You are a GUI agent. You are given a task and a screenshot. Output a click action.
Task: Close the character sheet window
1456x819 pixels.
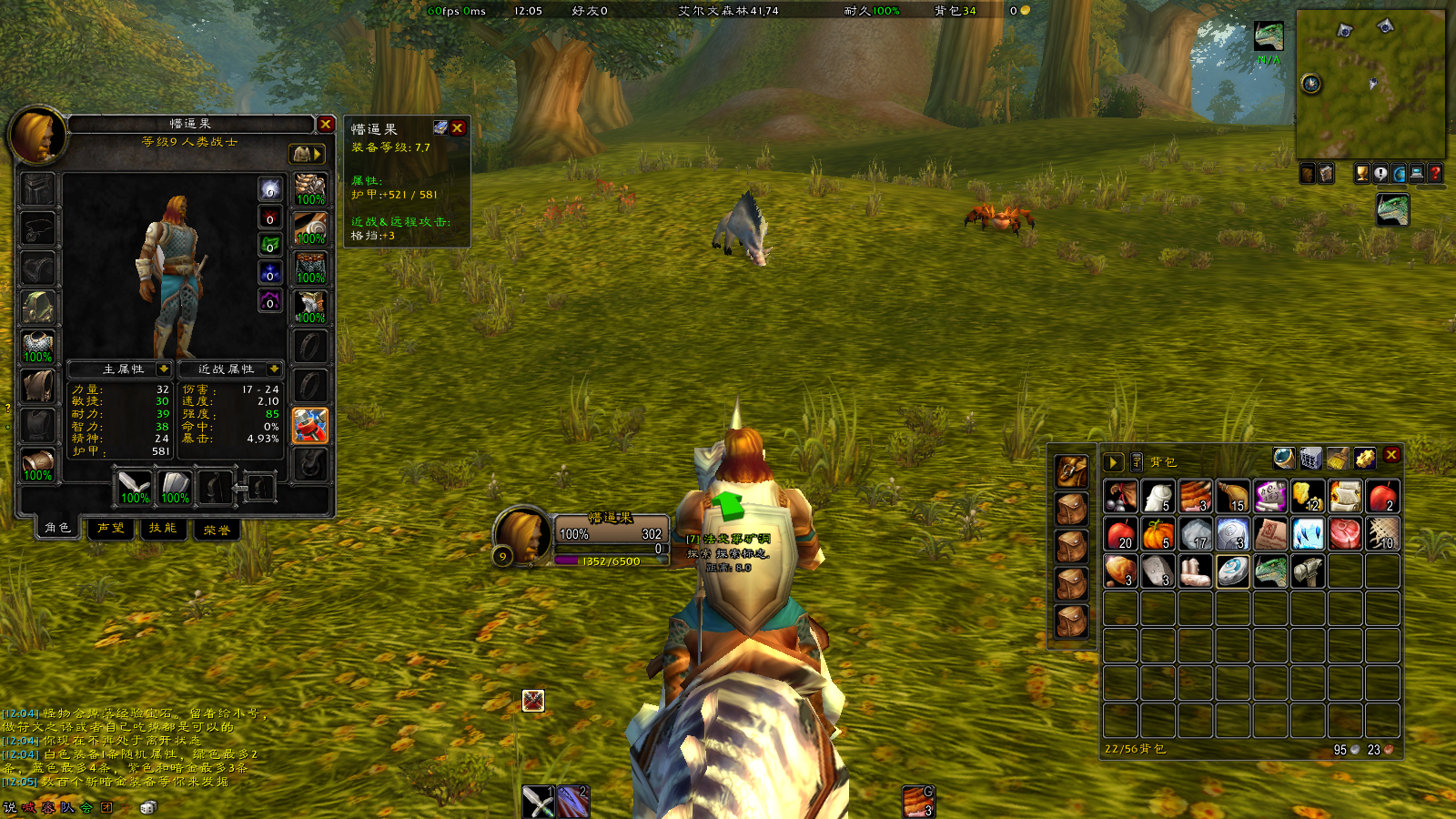pos(326,124)
